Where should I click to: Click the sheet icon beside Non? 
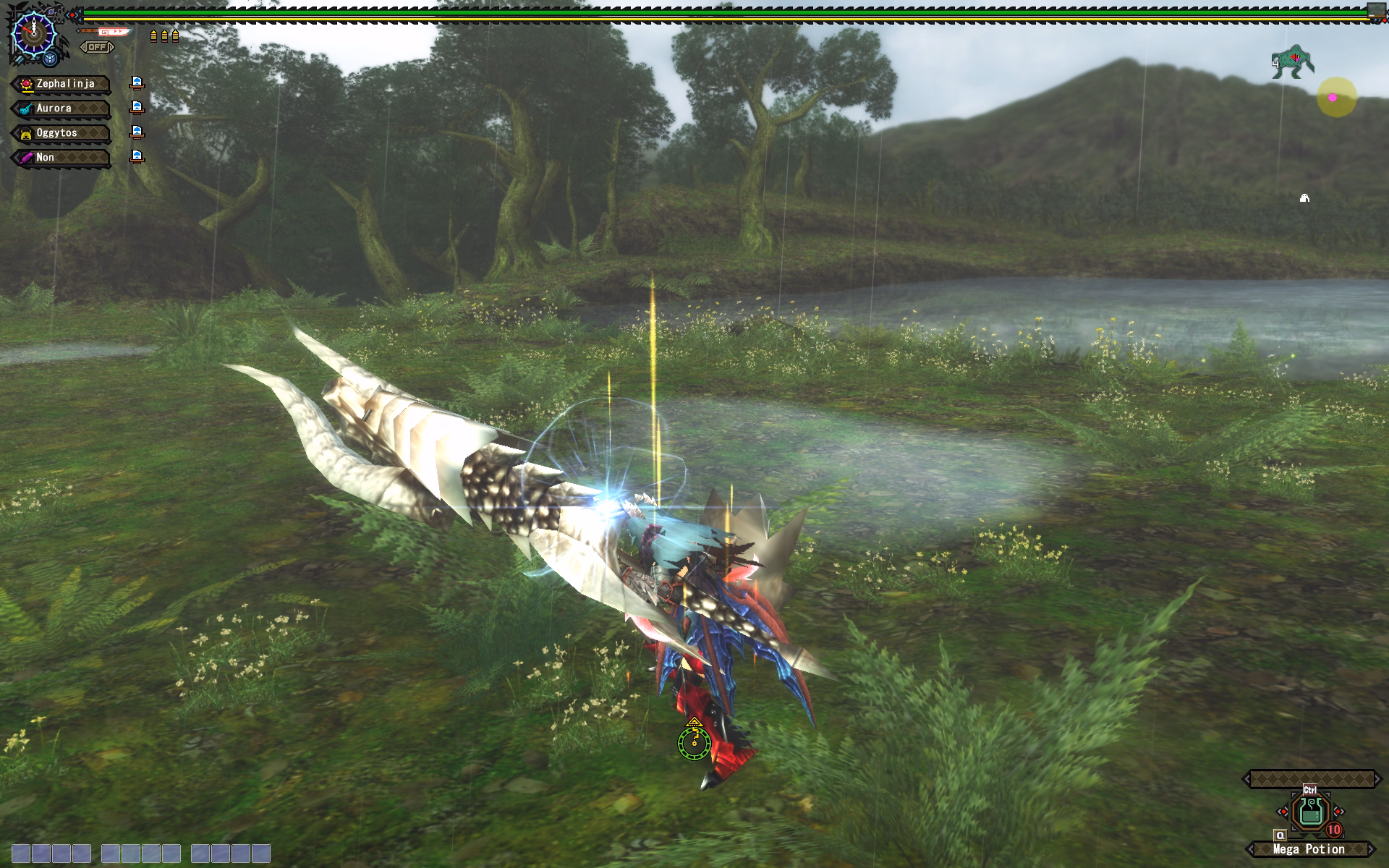(x=137, y=157)
